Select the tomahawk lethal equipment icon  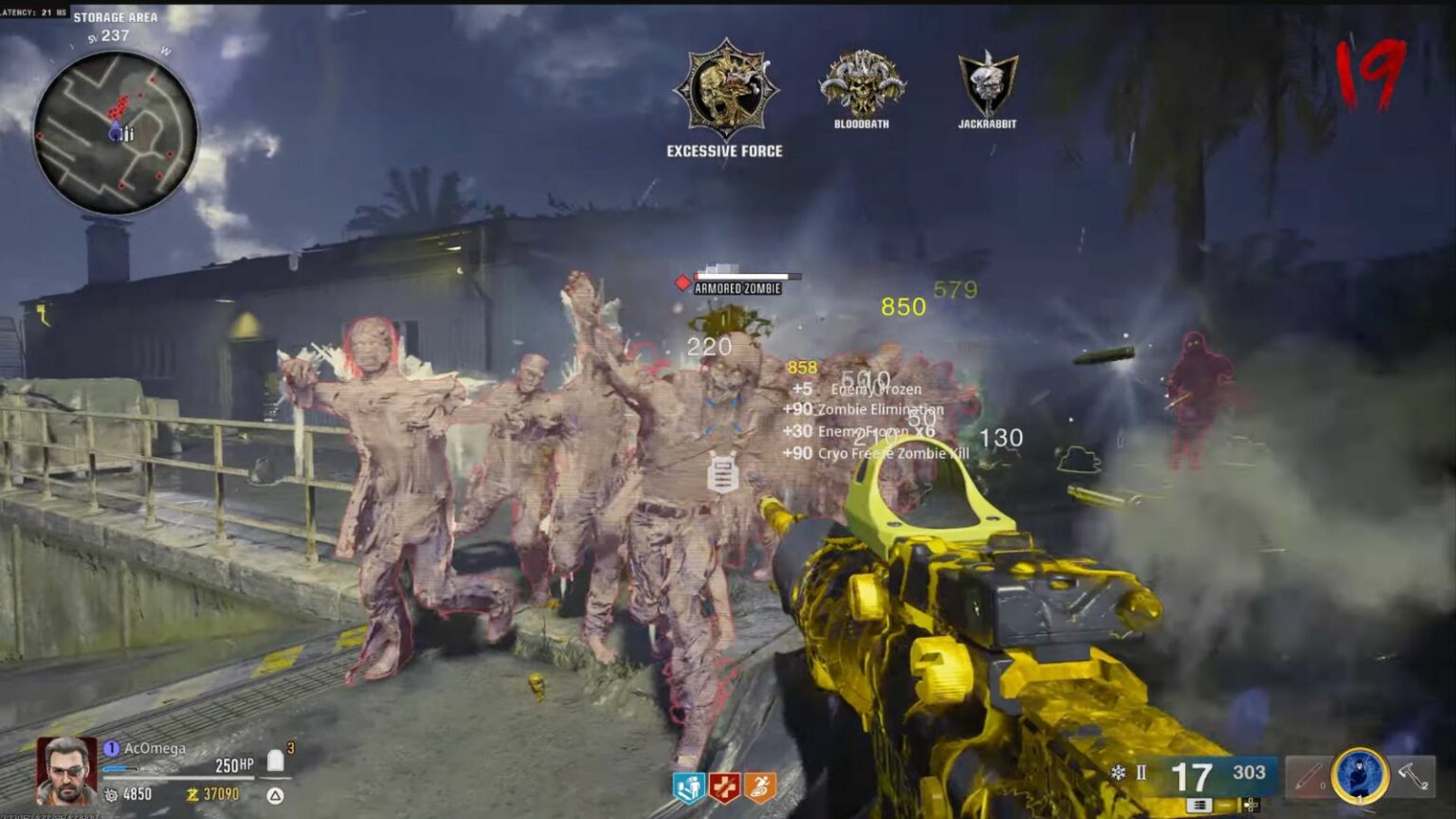click(1413, 773)
